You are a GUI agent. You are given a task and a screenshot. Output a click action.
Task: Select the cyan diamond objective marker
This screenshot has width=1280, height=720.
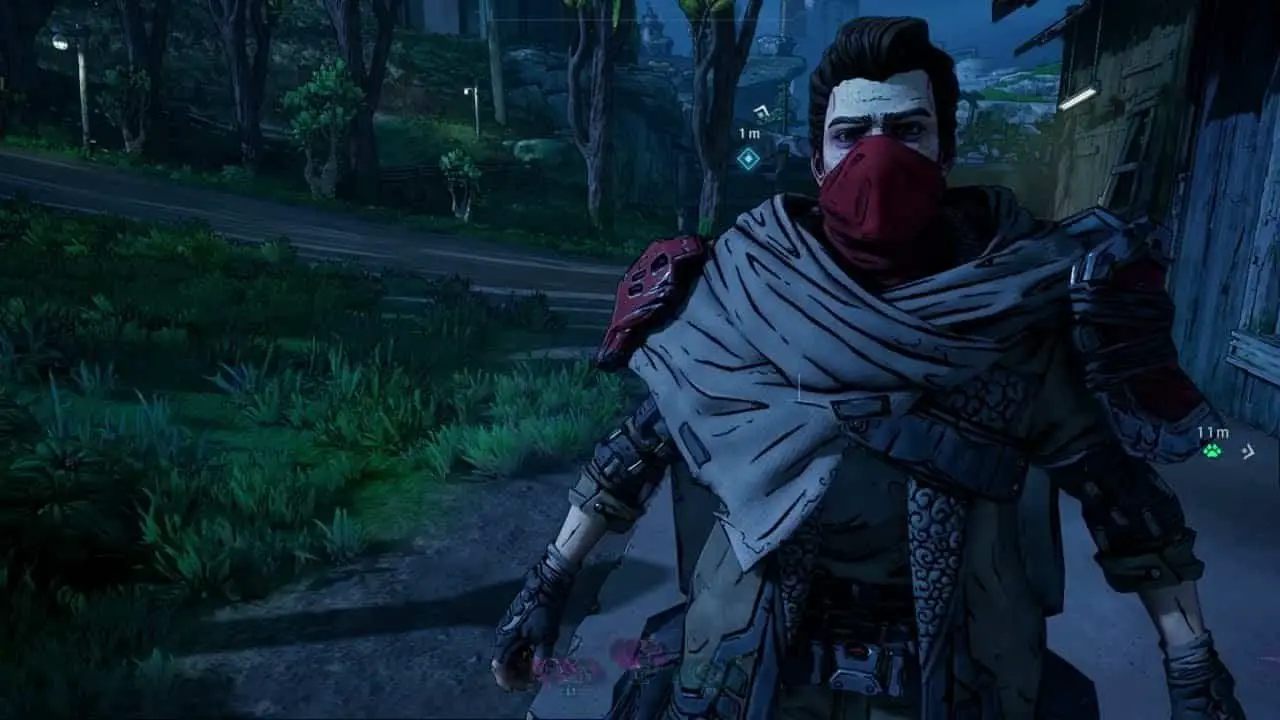[748, 158]
